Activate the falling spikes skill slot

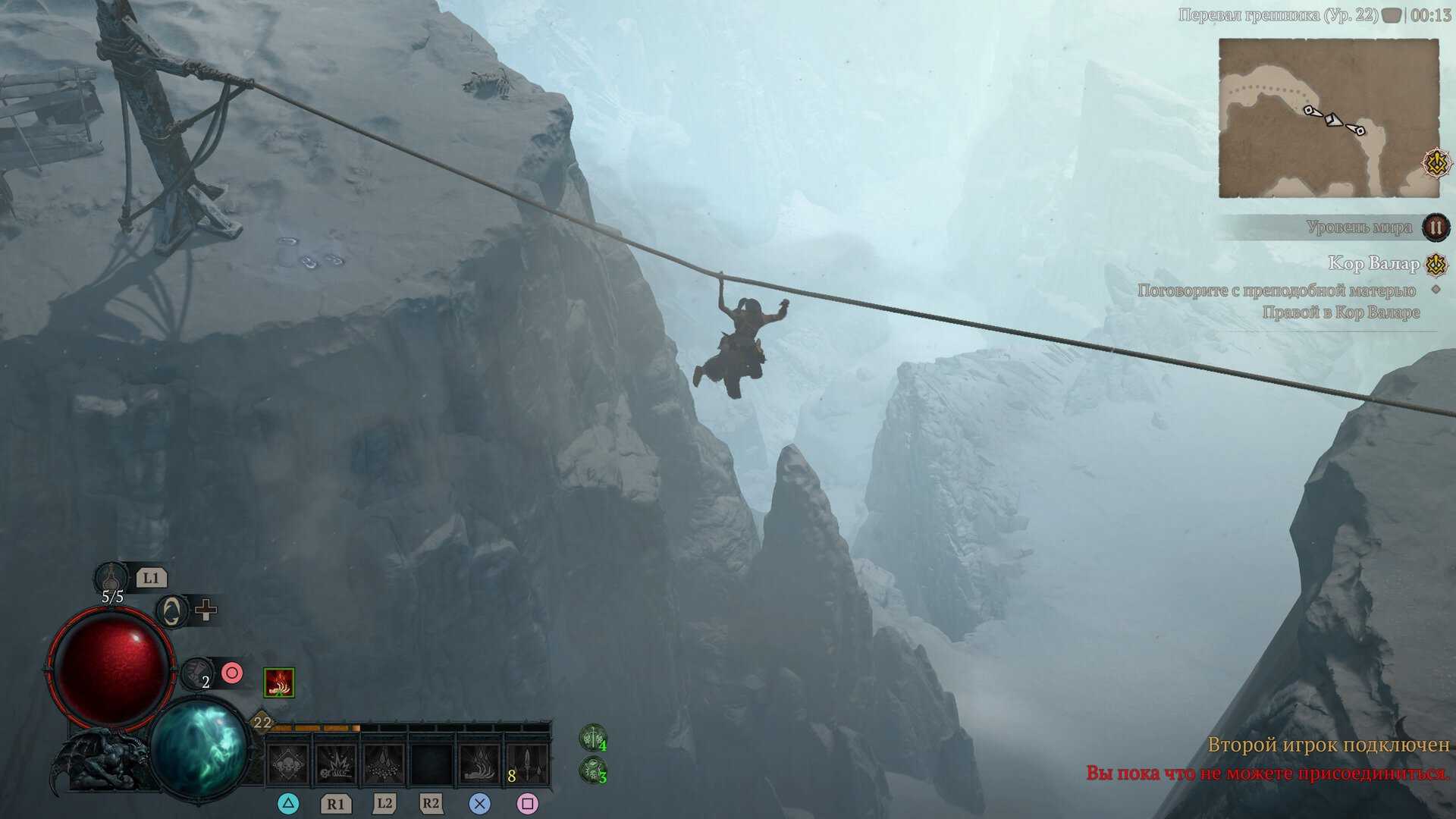(x=384, y=764)
